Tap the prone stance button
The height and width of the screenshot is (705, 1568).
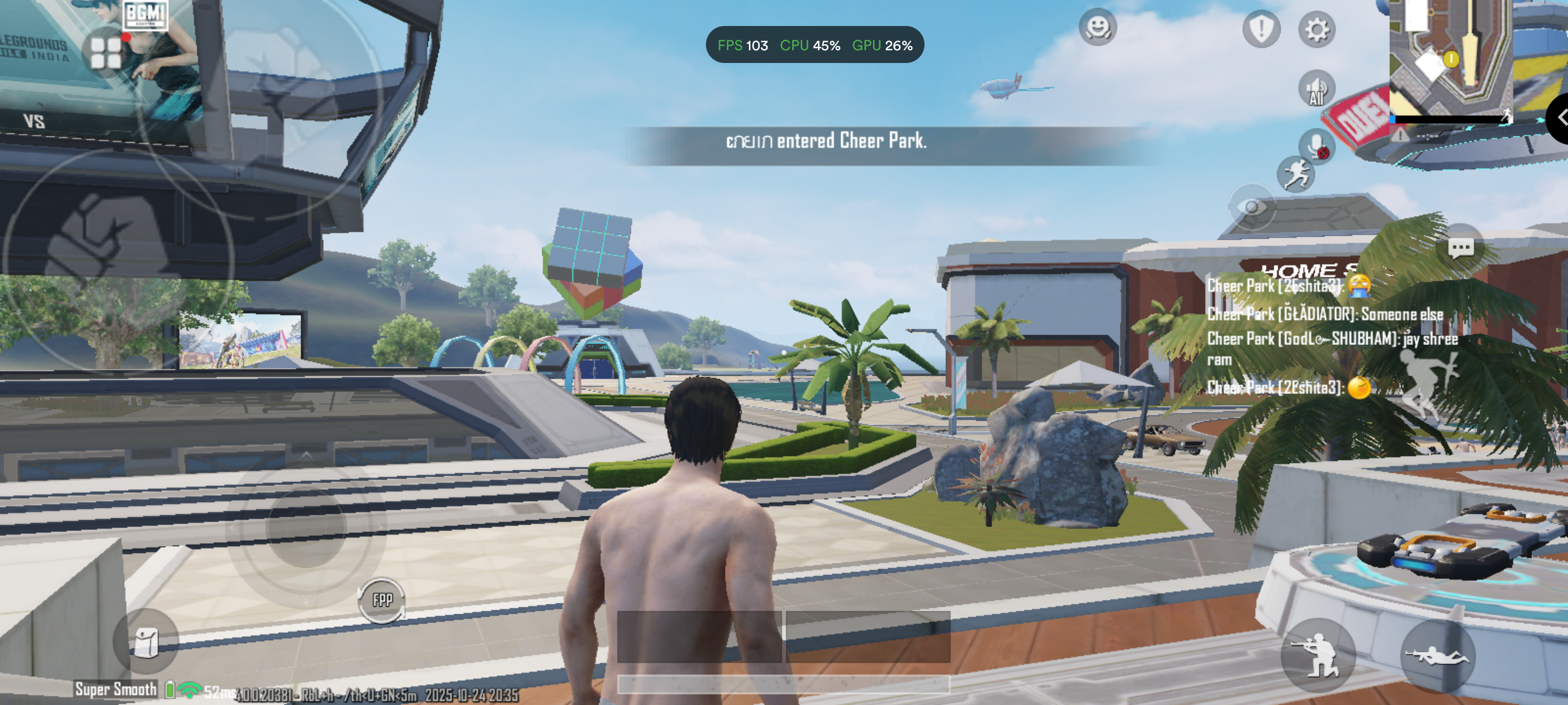(x=1437, y=656)
